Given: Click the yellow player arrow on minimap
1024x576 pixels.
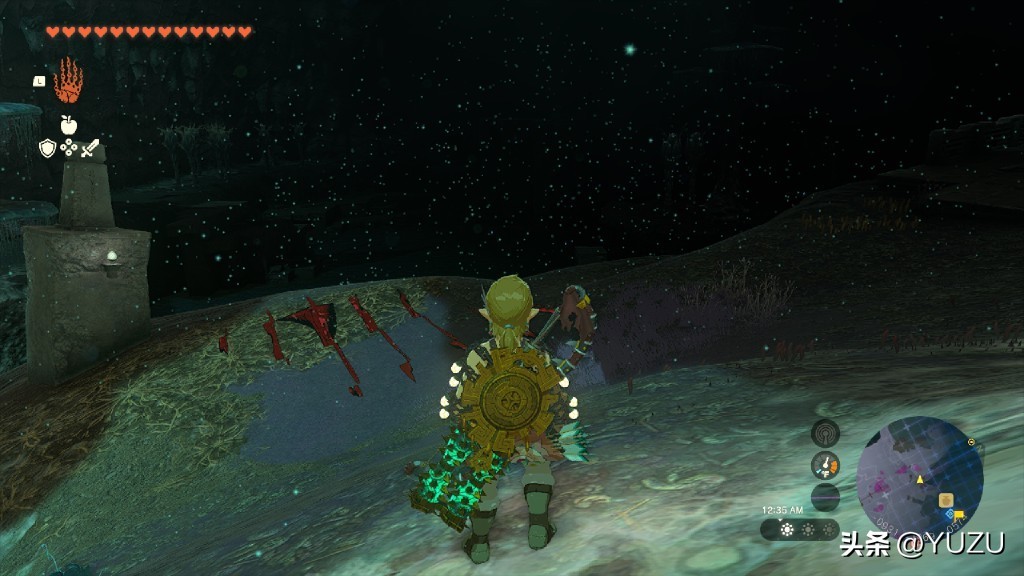Looking at the screenshot, I should tap(919, 480).
